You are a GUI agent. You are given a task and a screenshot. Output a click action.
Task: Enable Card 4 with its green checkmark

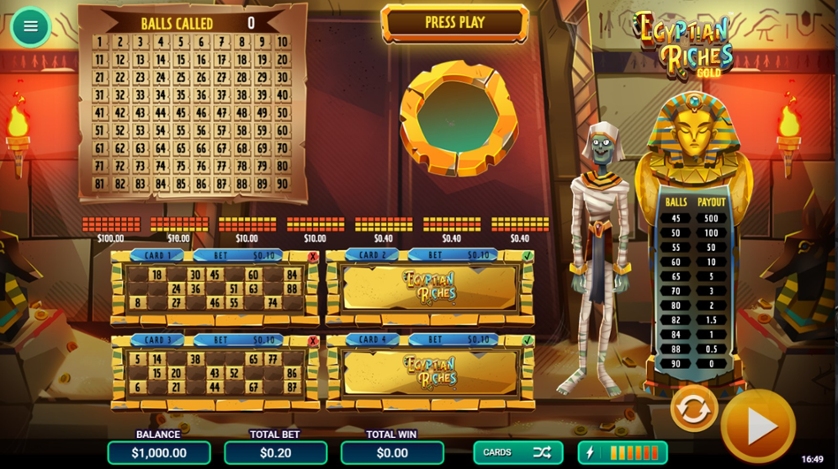[x=528, y=341]
